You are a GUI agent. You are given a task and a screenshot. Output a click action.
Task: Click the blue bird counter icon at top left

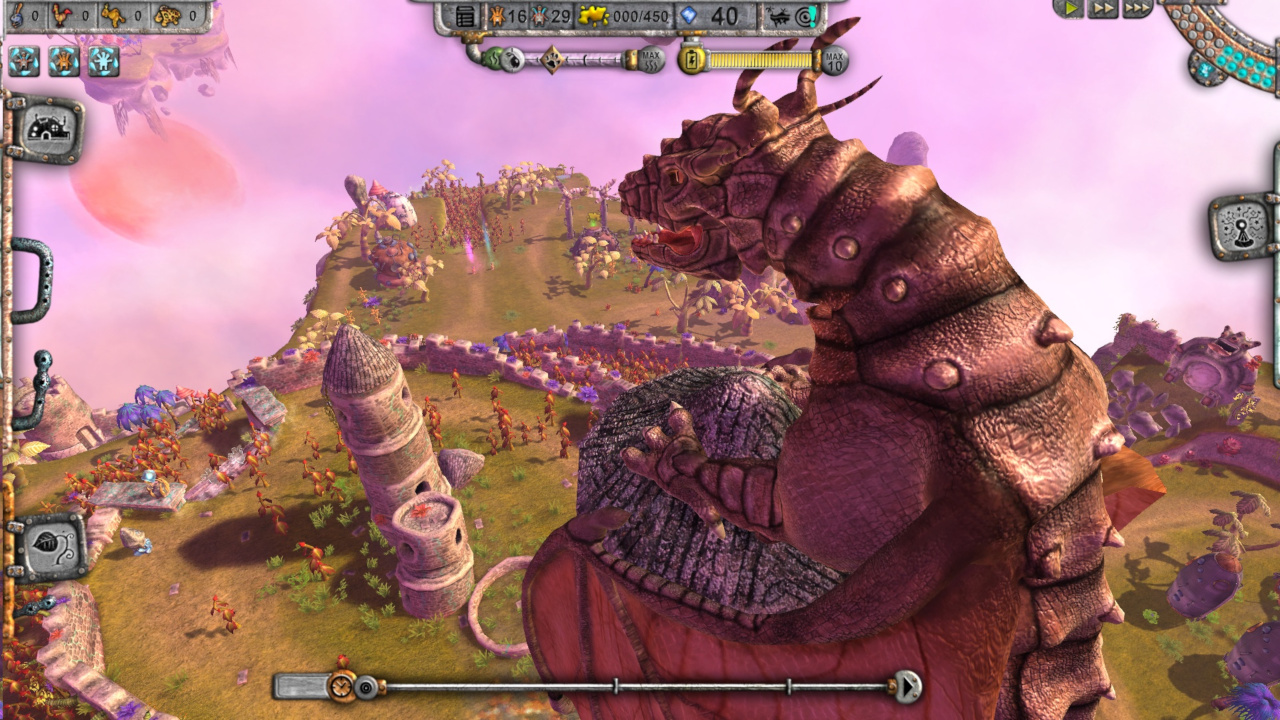pos(15,16)
